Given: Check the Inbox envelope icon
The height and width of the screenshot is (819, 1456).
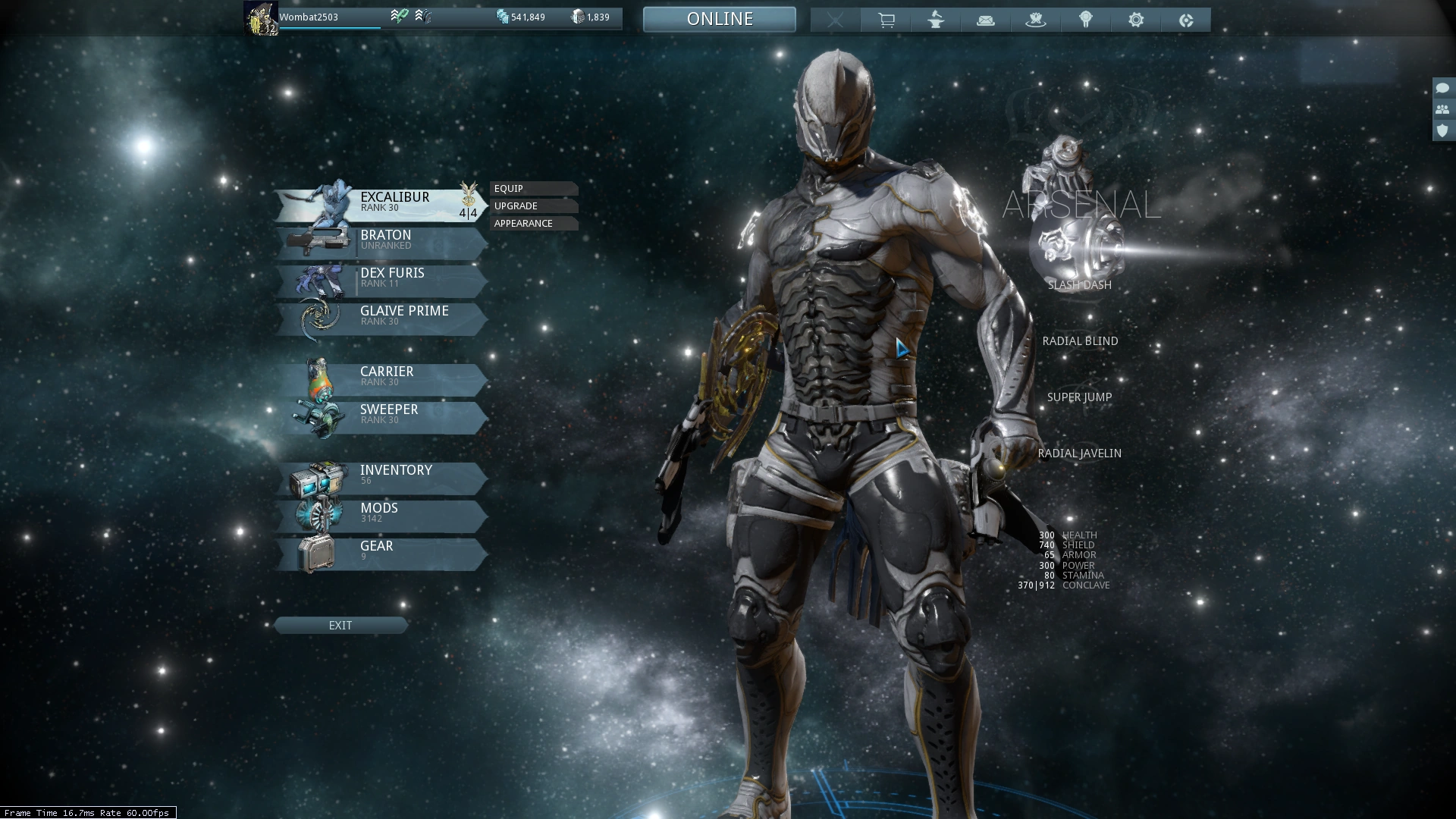Looking at the screenshot, I should [986, 20].
